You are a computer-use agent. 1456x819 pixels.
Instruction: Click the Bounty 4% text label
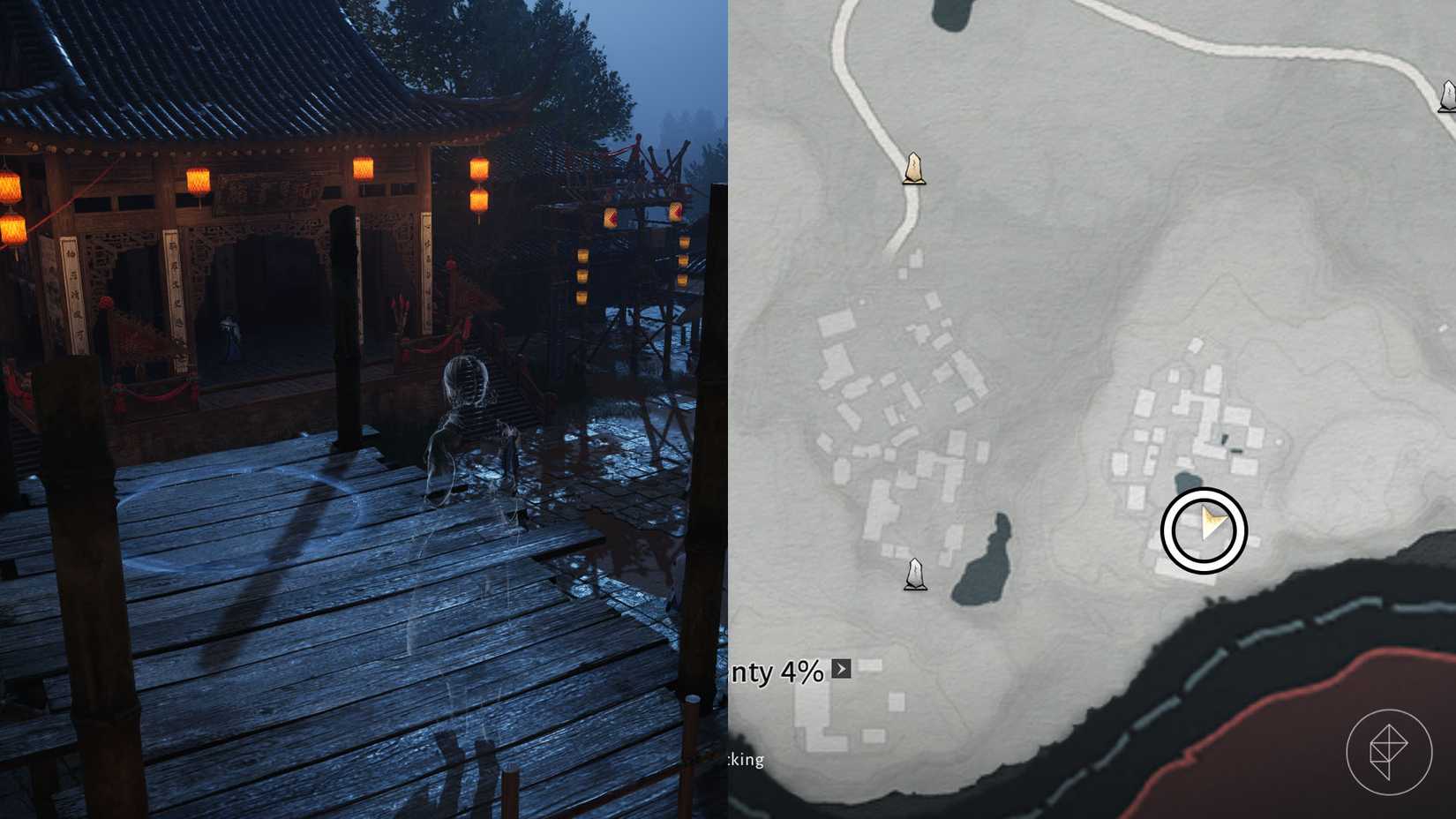(x=777, y=672)
